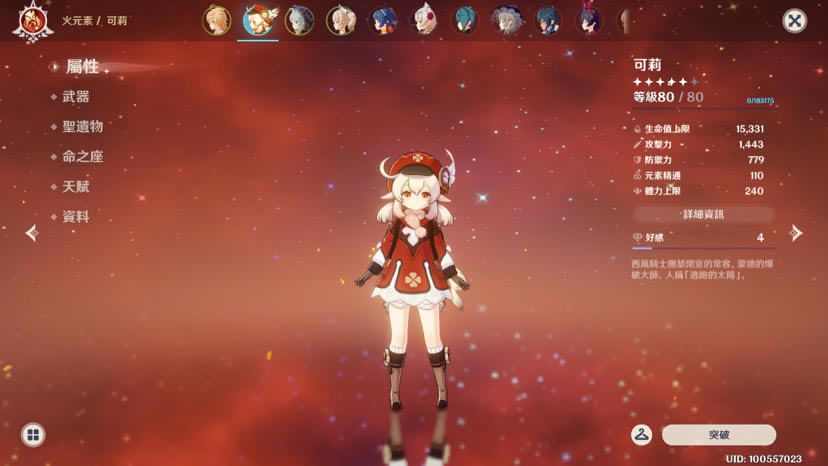Choose the white-haired portrait with red flower
This screenshot has width=828, height=466.
tap(424, 20)
